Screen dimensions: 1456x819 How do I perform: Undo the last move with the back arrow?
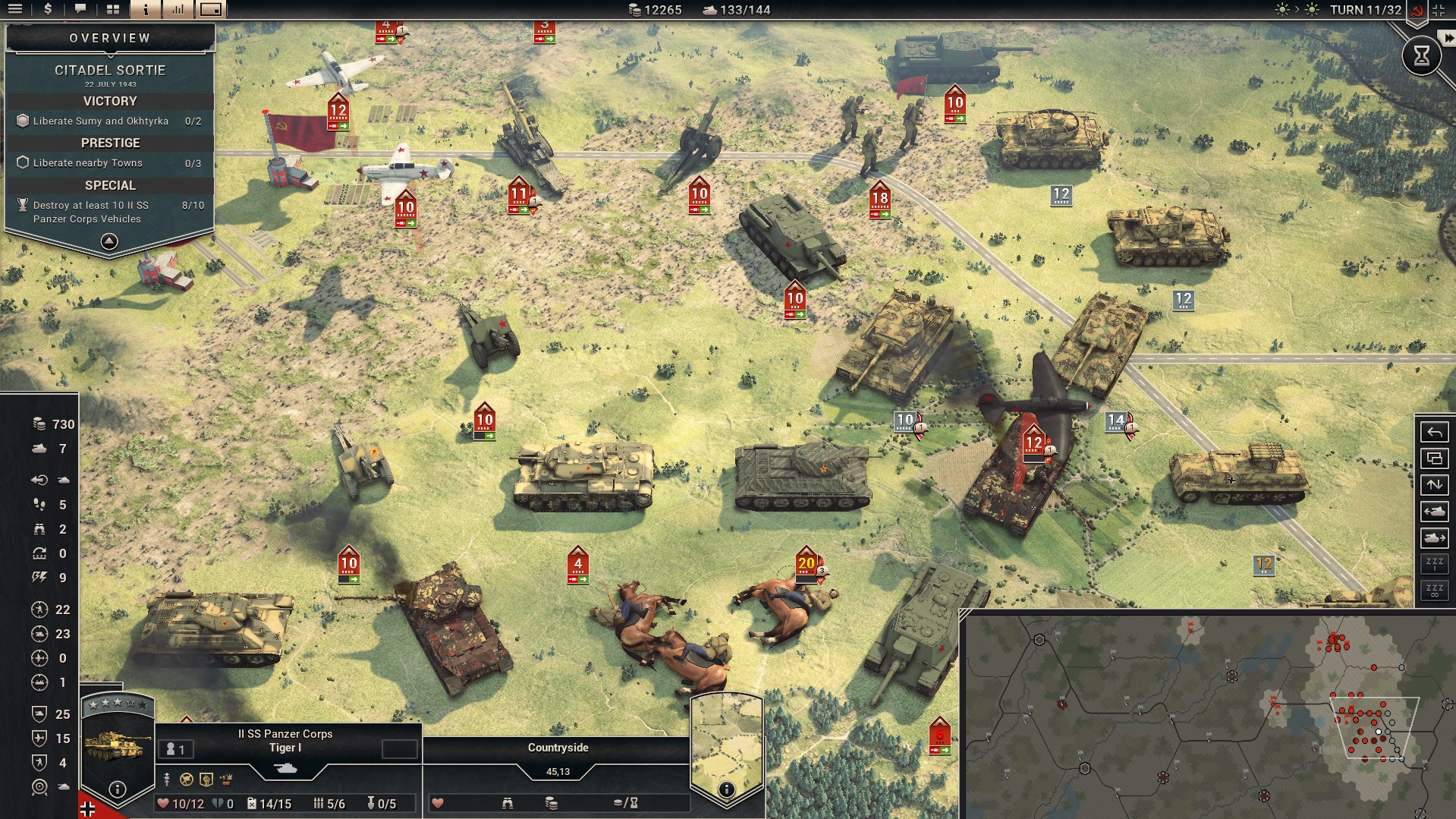tap(1434, 432)
